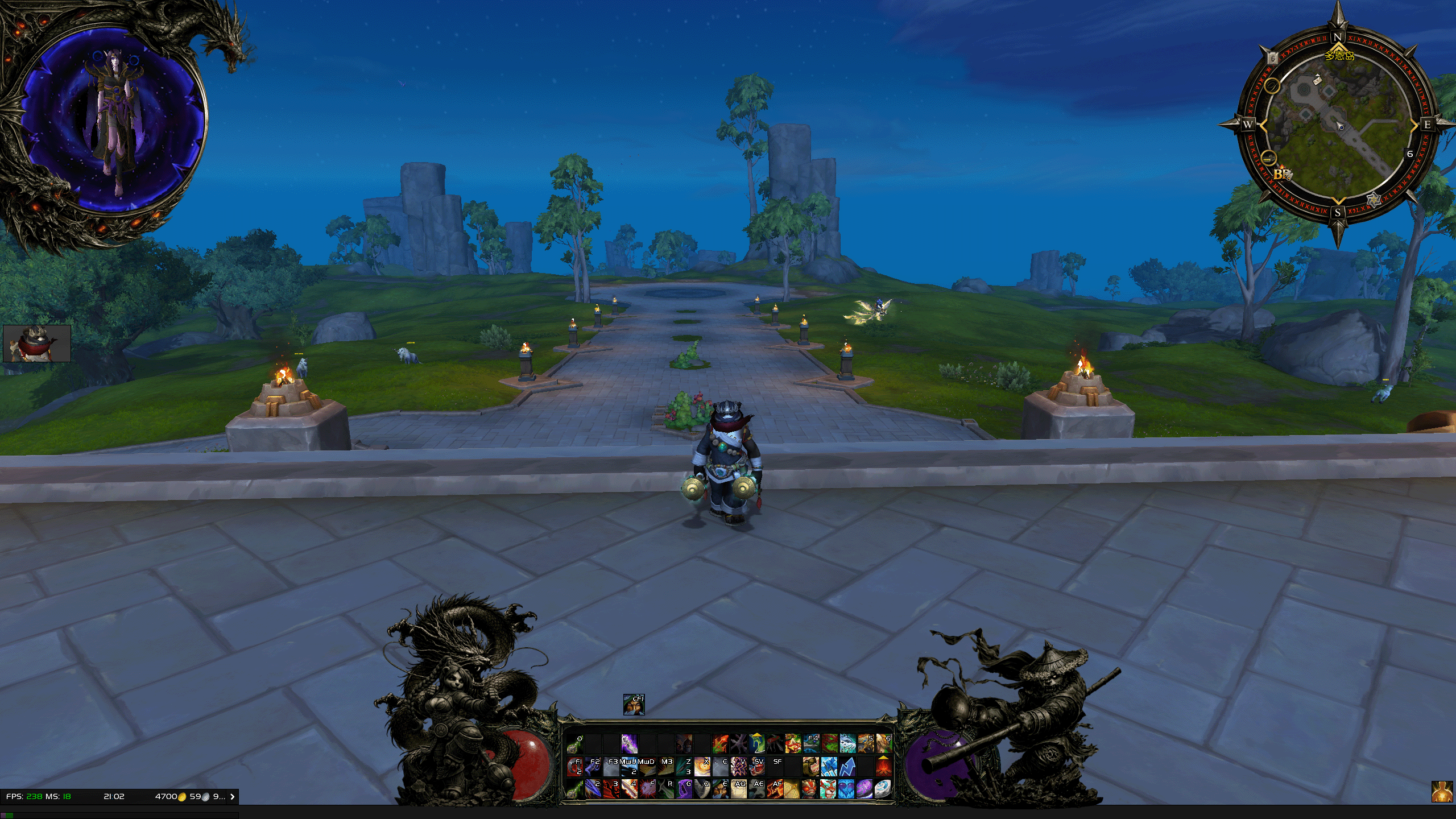
Task: Activate the blue lightning arrow ability
Action: (x=847, y=767)
